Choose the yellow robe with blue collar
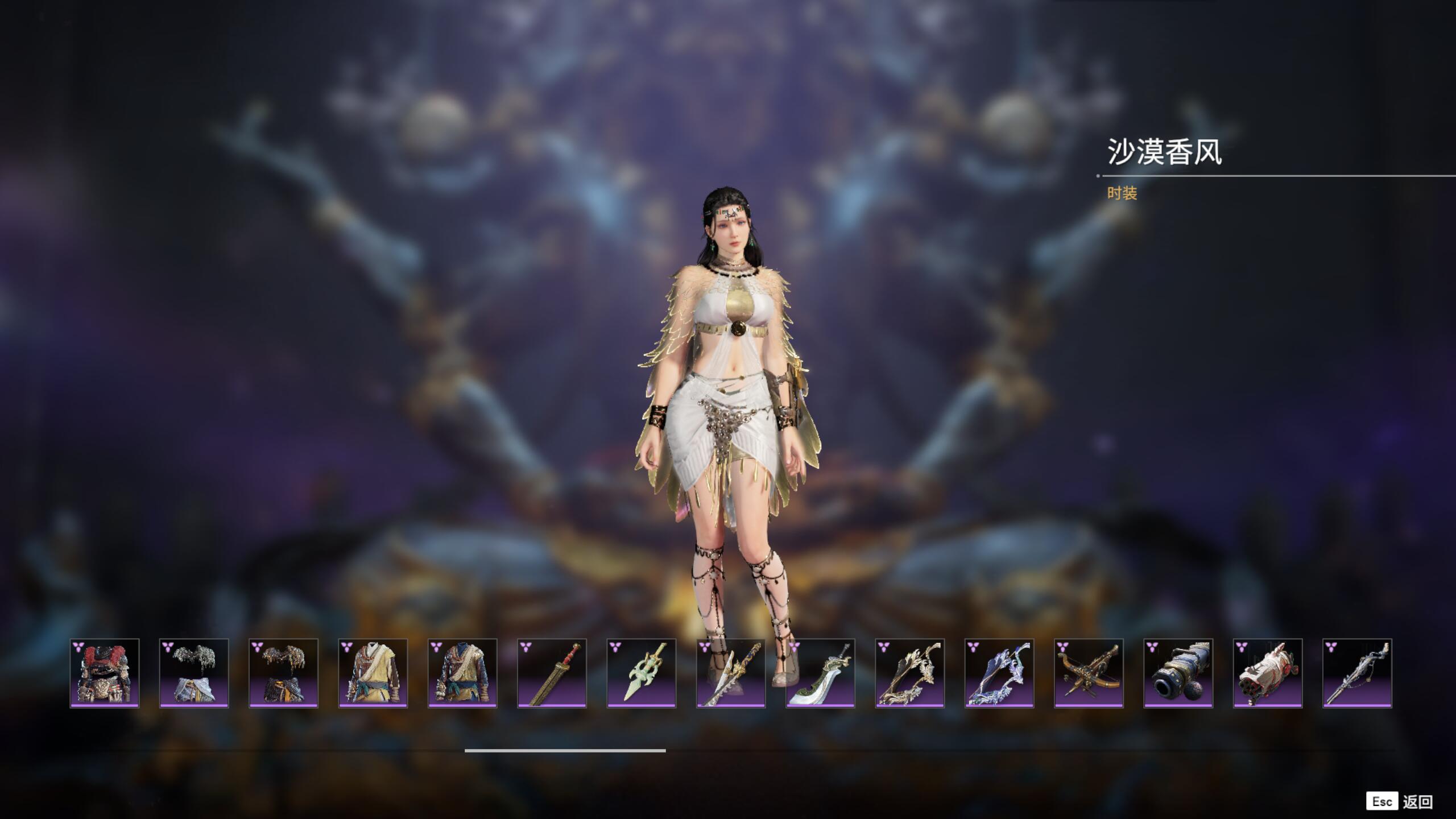The width and height of the screenshot is (1456, 819). click(x=462, y=673)
